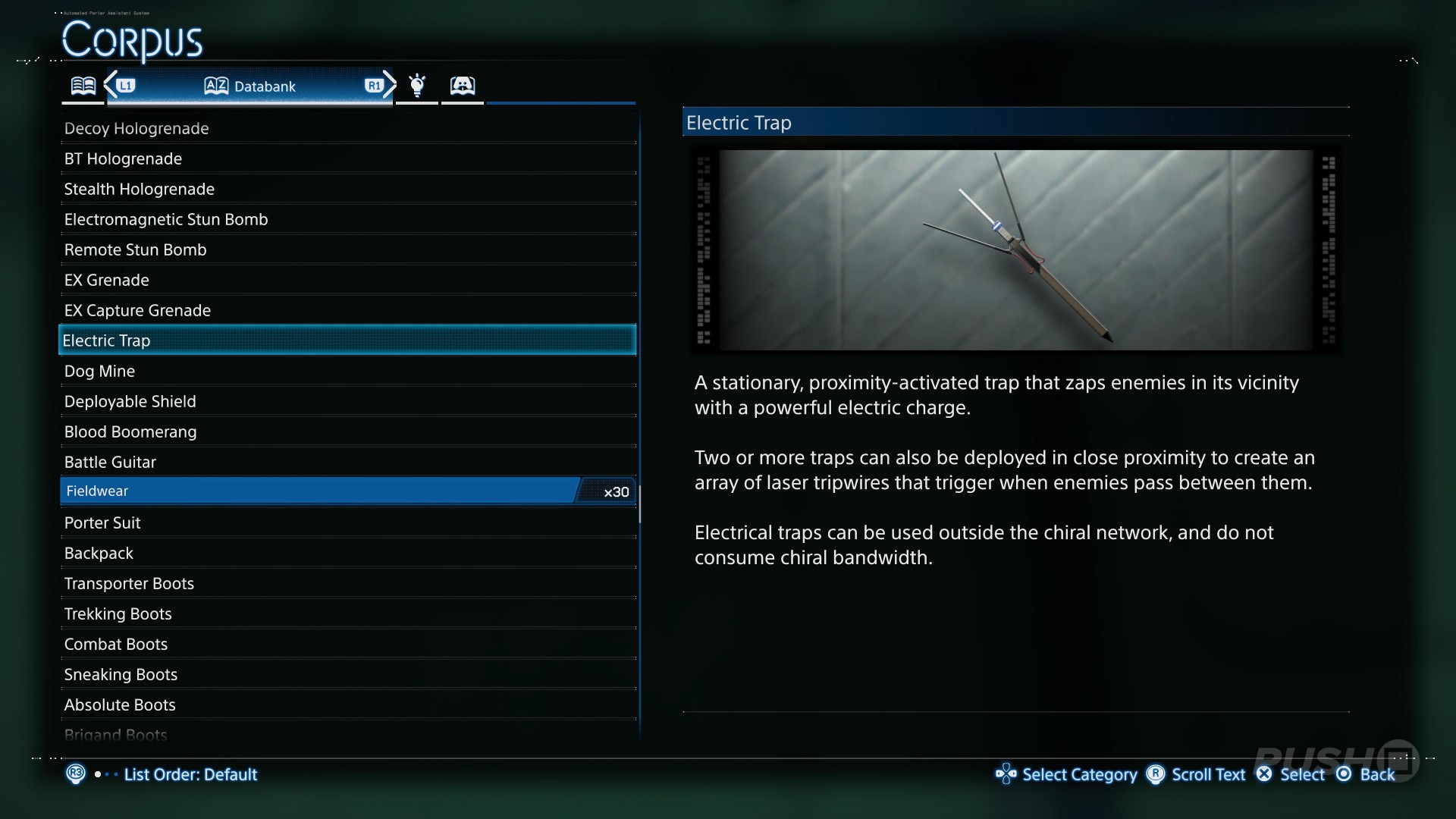This screenshot has width=1456, height=819.
Task: View the Sneaking Boots entry
Action: point(121,674)
